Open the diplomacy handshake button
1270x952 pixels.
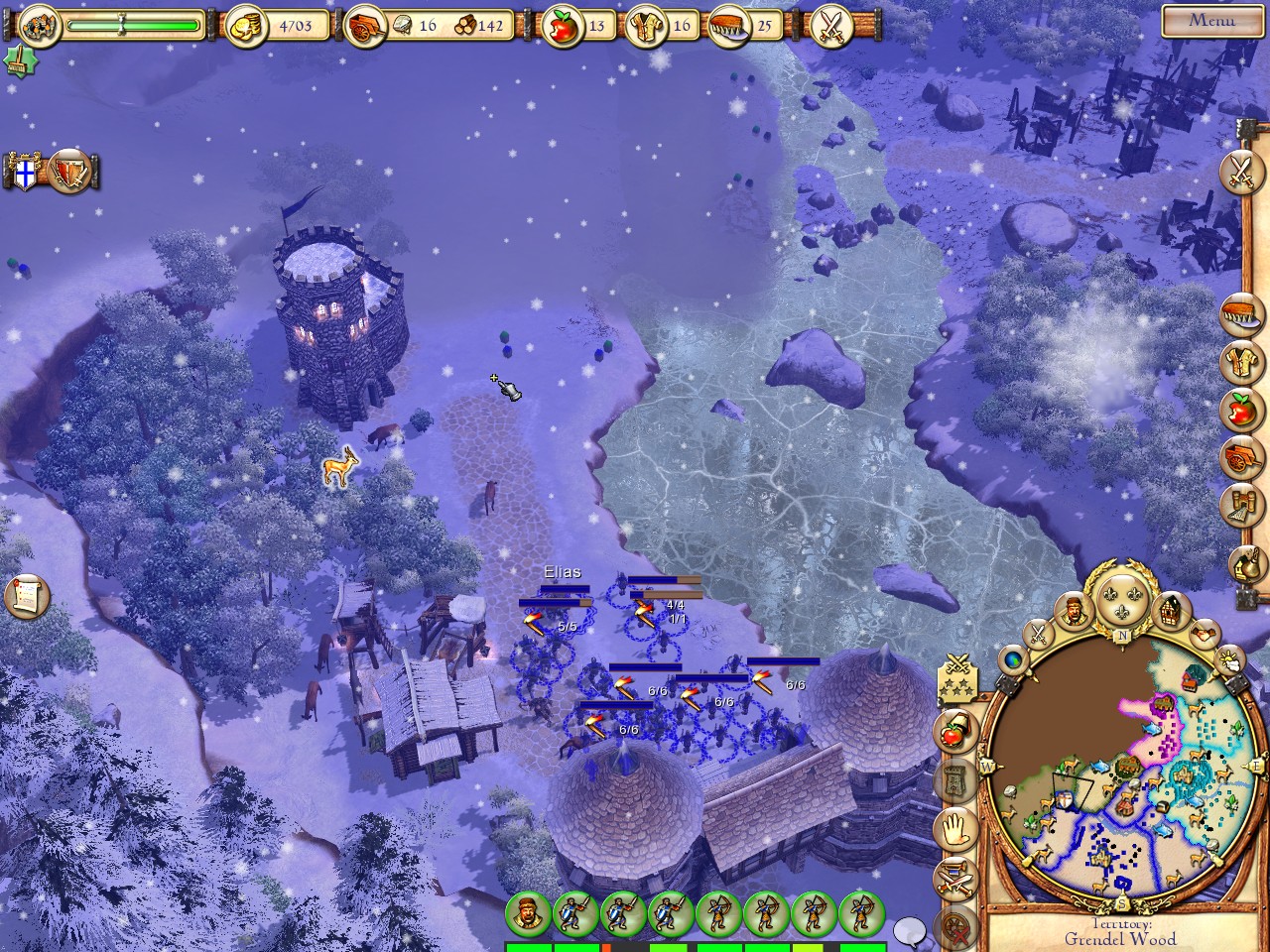point(1204,632)
